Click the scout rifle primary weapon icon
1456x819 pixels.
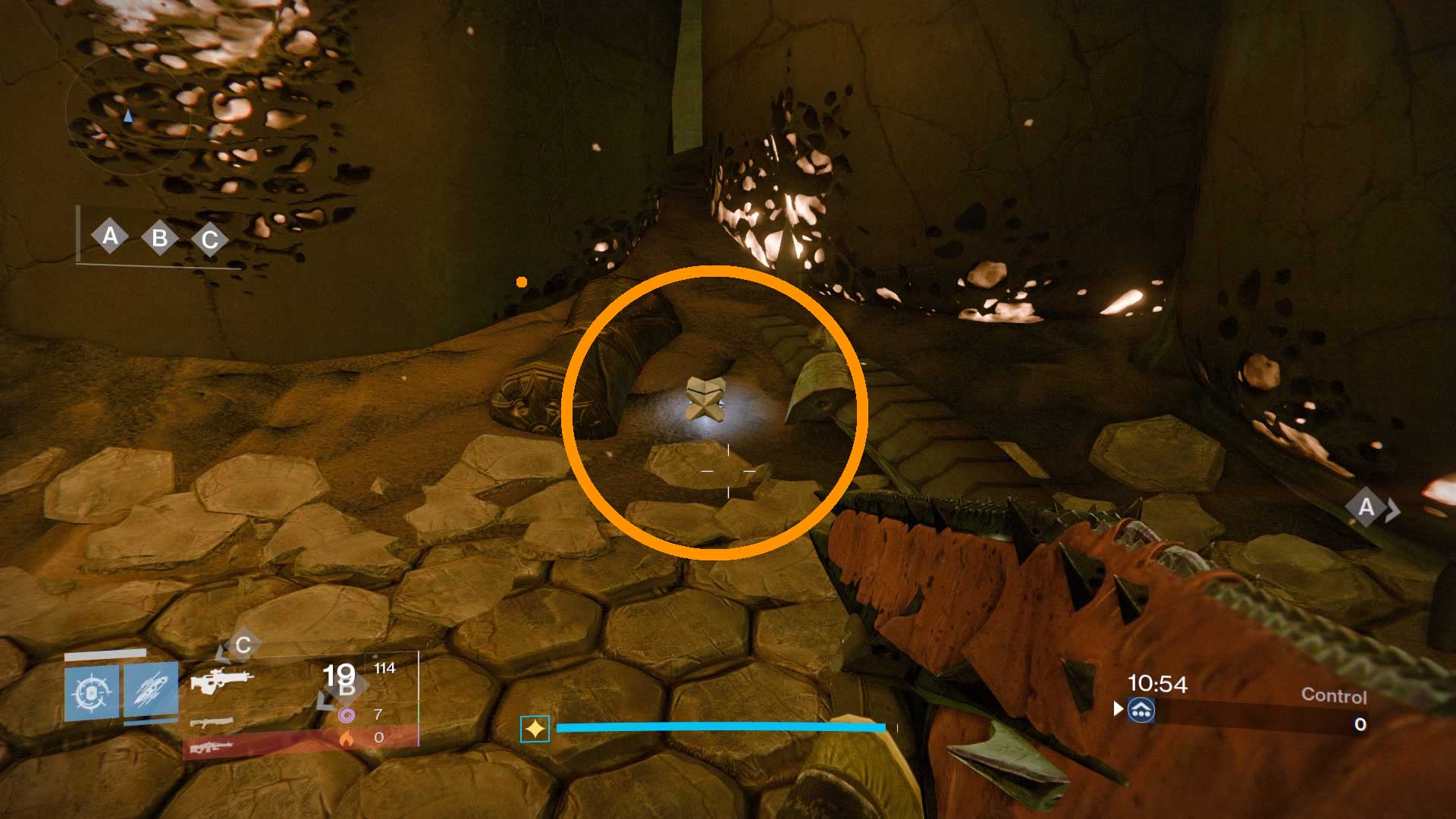(x=223, y=682)
